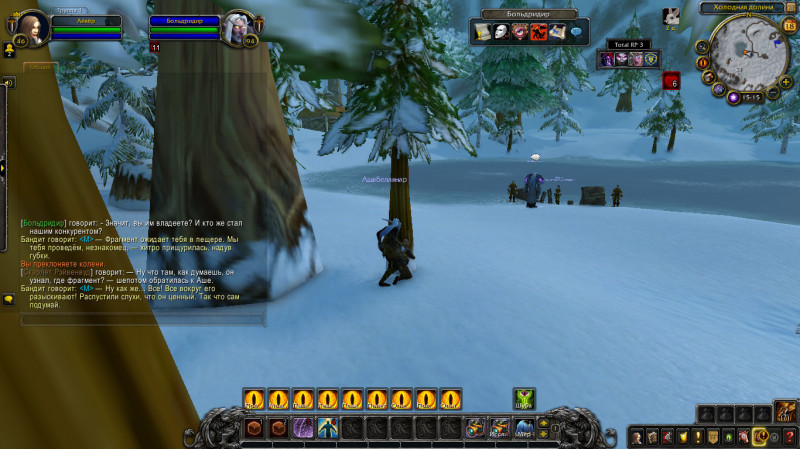
Task: Activate the green Шкура ability button
Action: click(524, 399)
